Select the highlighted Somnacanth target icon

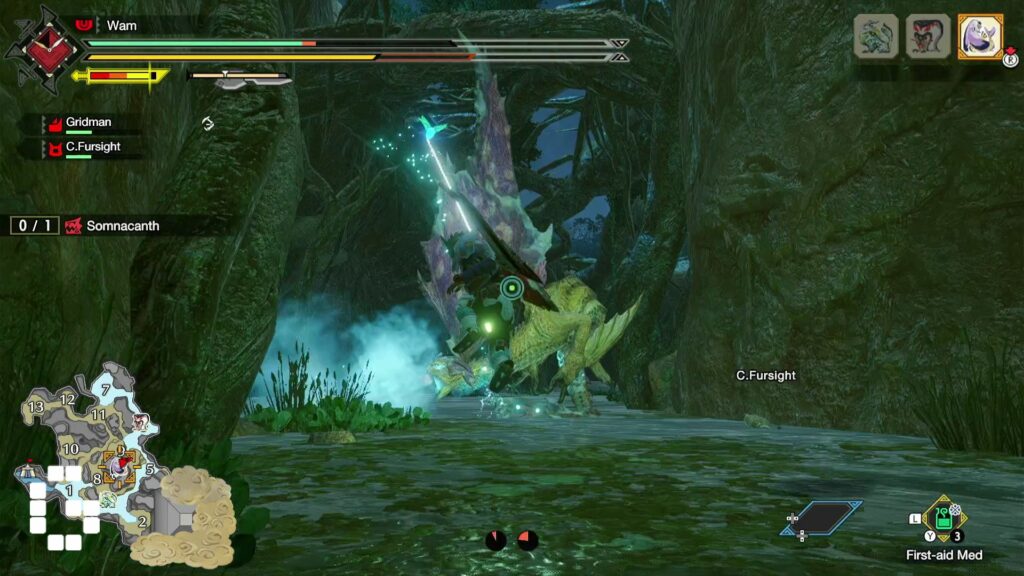[x=979, y=36]
